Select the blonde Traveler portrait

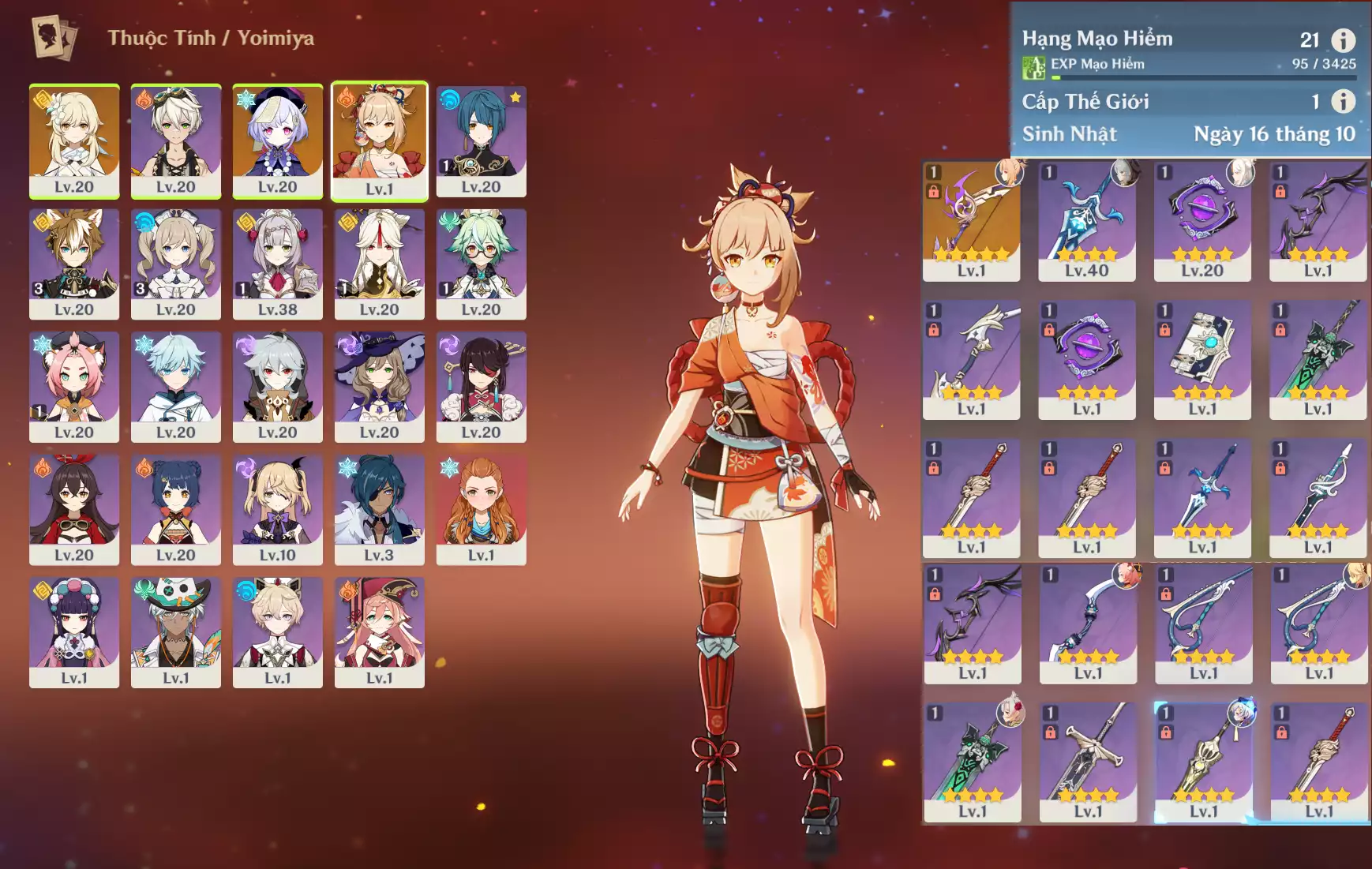point(74,140)
